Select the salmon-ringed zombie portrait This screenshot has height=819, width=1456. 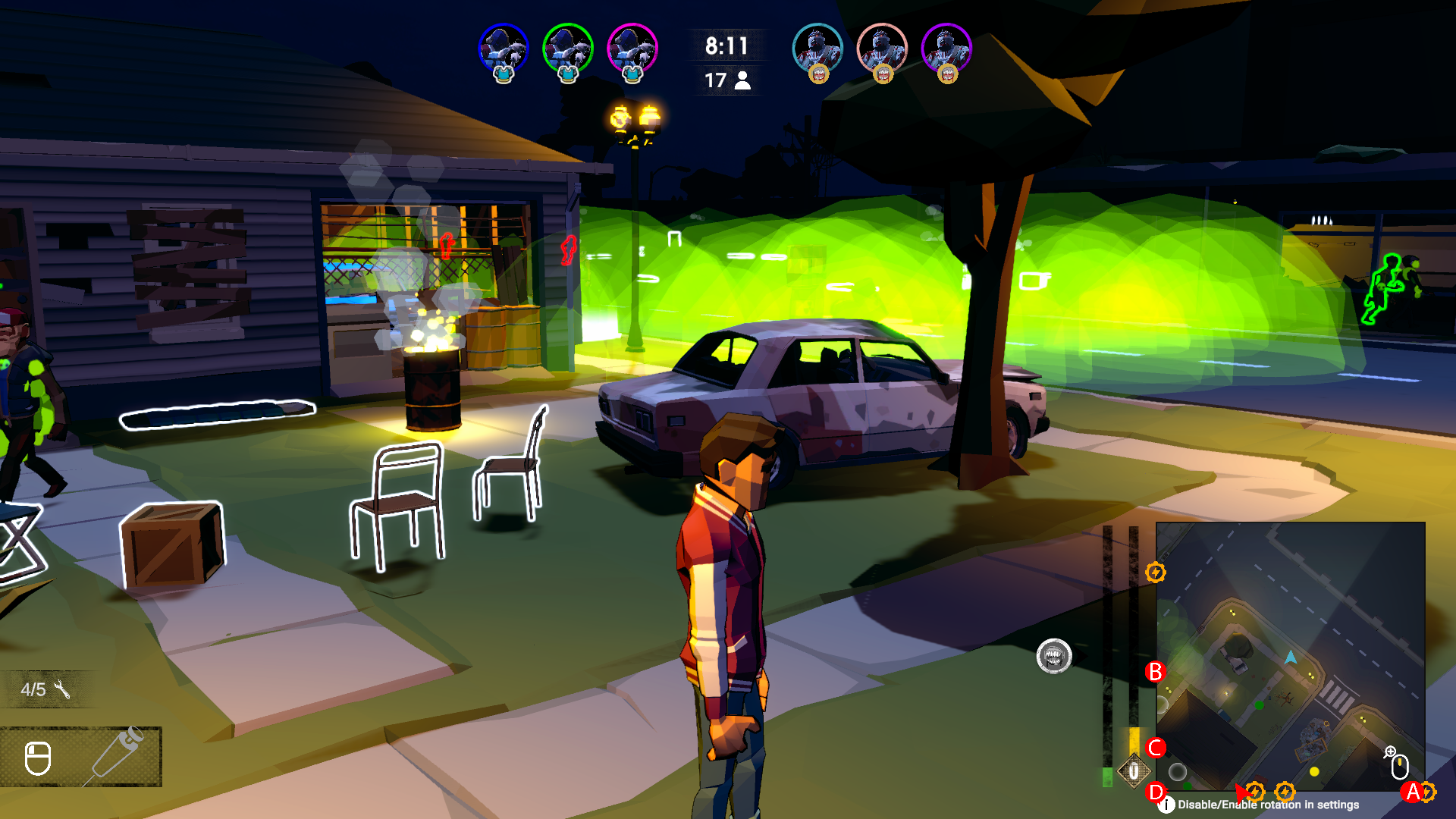(x=882, y=49)
